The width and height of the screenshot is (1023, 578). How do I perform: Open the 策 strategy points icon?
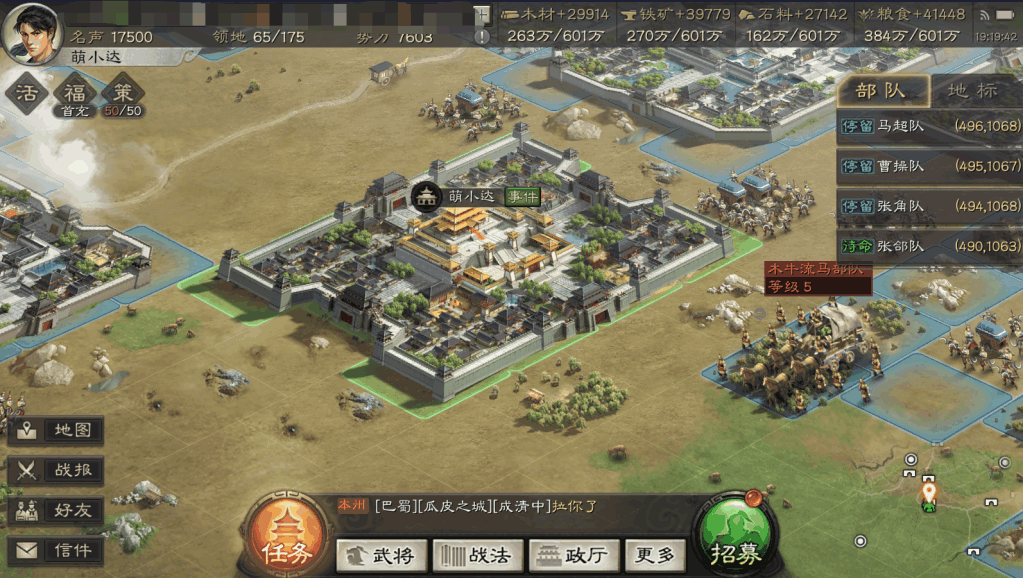[123, 94]
